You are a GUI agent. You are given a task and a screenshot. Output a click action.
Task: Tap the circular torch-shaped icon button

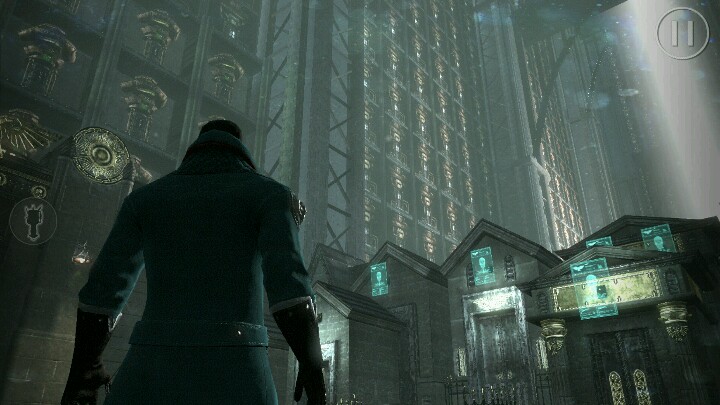(x=33, y=221)
